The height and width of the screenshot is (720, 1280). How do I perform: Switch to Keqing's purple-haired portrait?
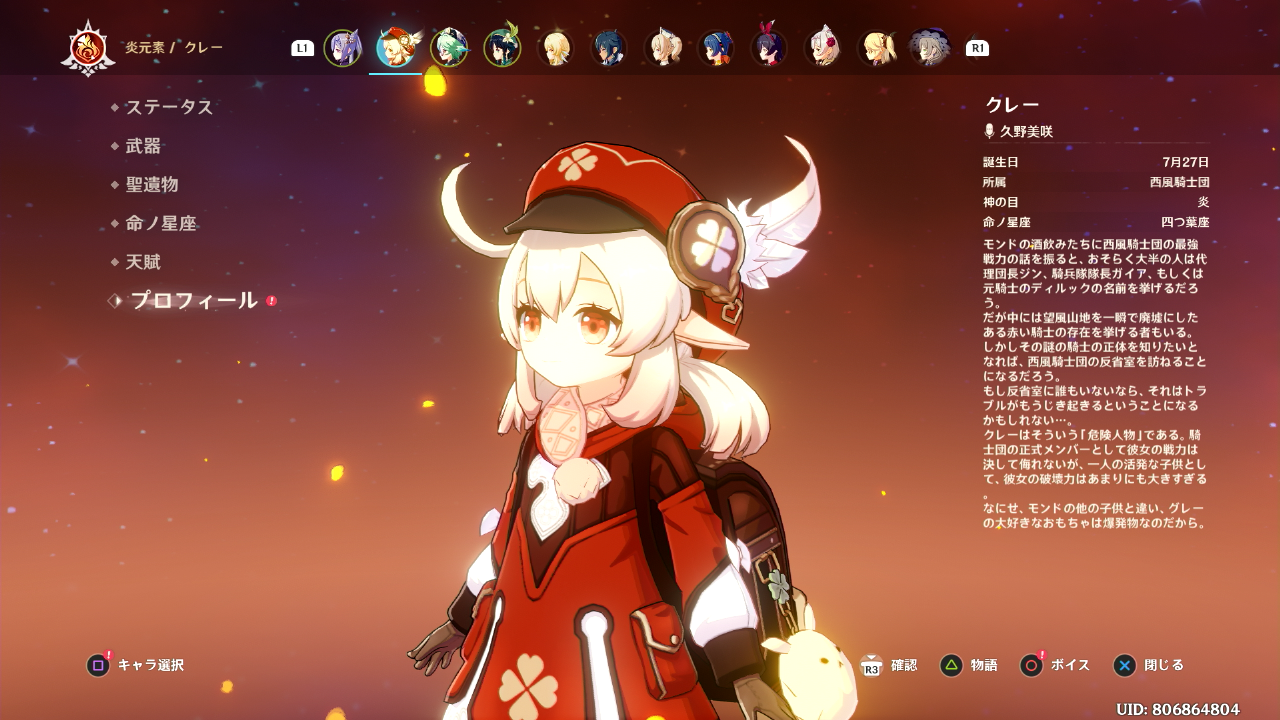pos(342,48)
